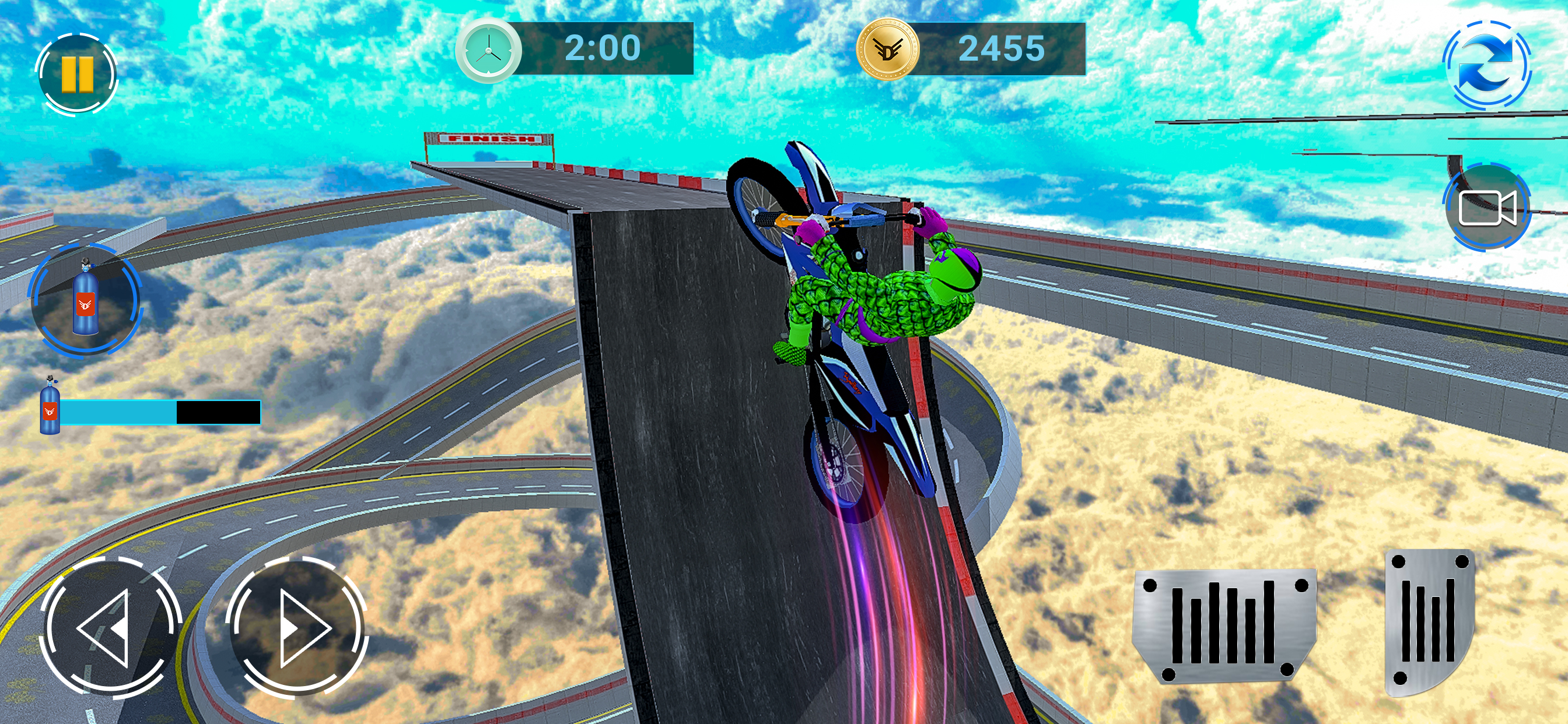Pause the game with the pause button

pyautogui.click(x=76, y=74)
